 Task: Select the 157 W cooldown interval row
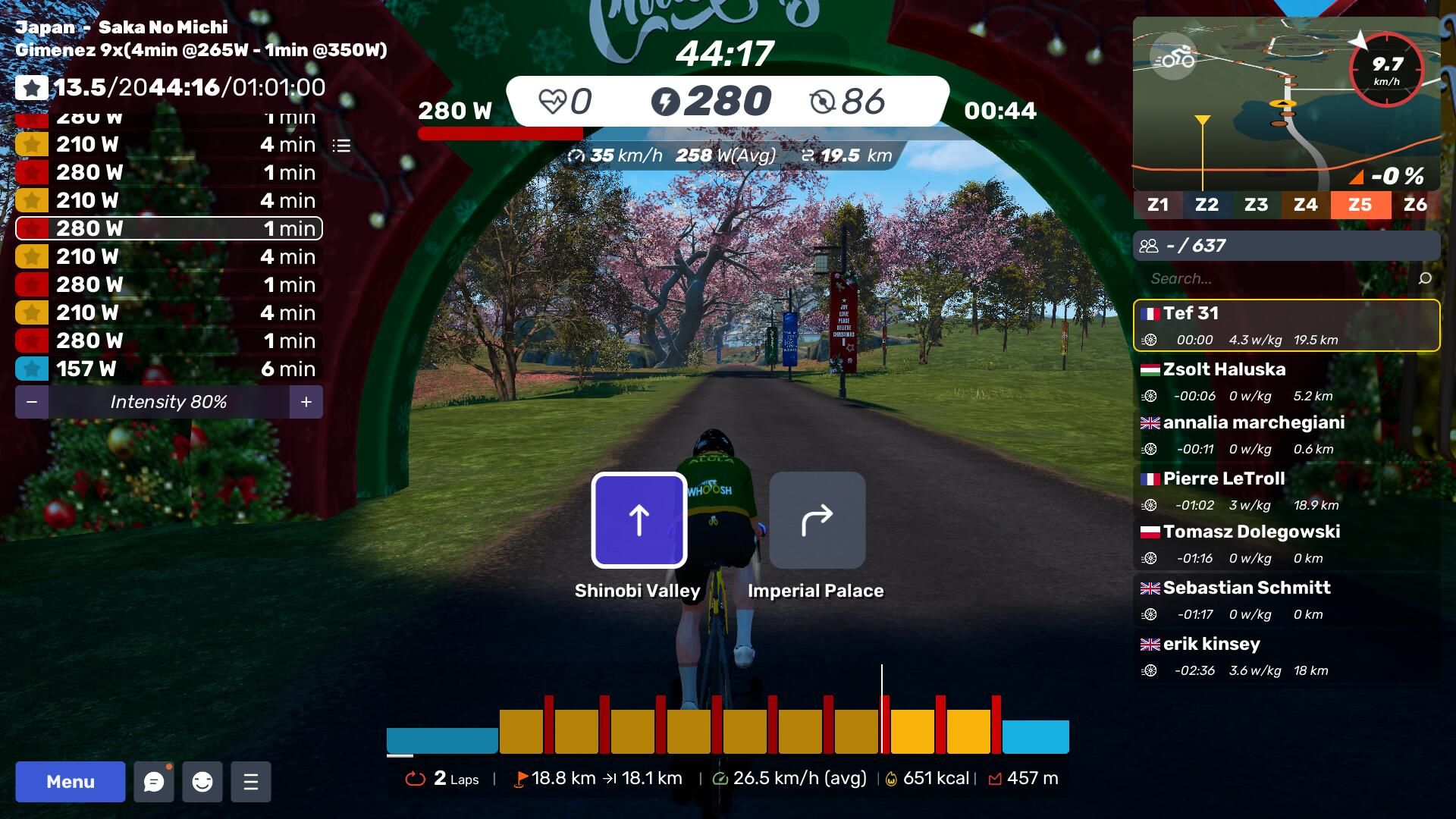pos(168,369)
